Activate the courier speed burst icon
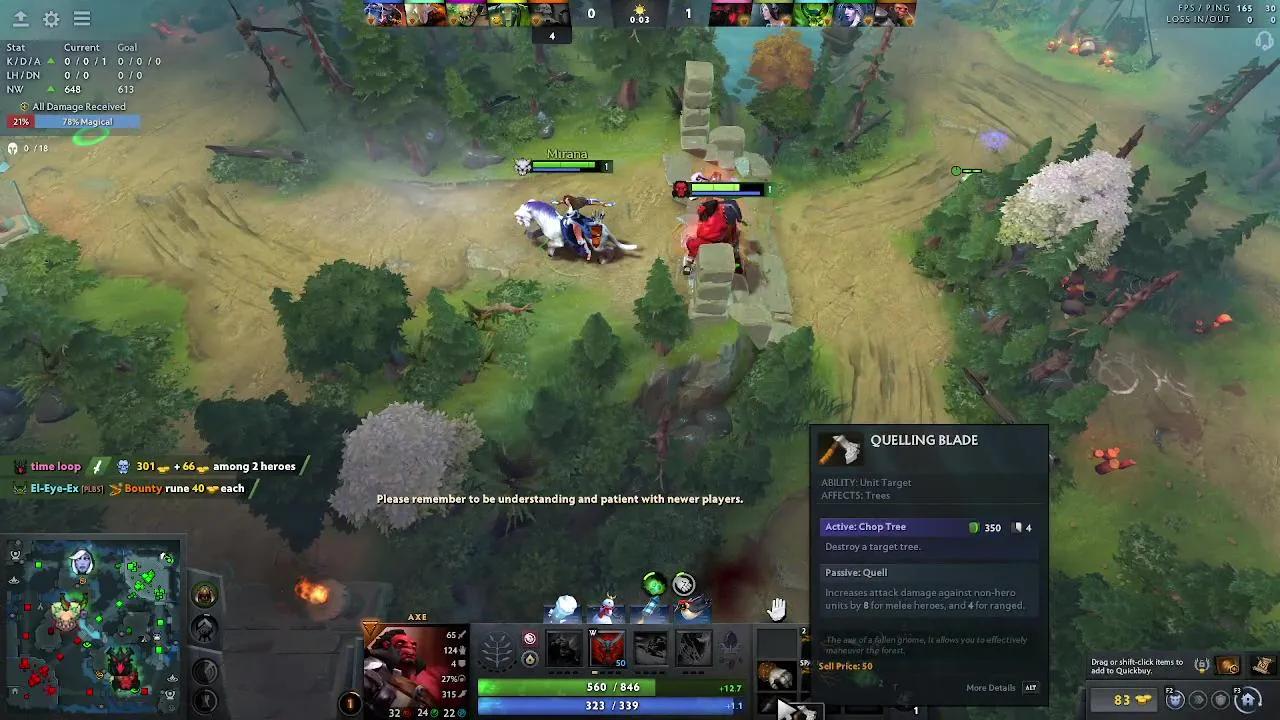This screenshot has height=720, width=1280. [1199, 700]
